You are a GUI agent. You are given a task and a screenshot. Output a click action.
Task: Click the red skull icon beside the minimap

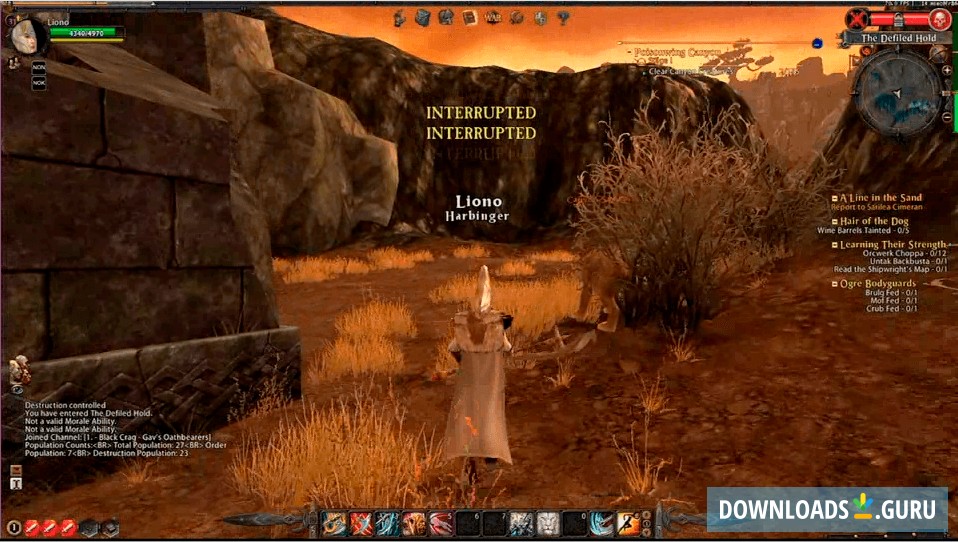coord(938,18)
